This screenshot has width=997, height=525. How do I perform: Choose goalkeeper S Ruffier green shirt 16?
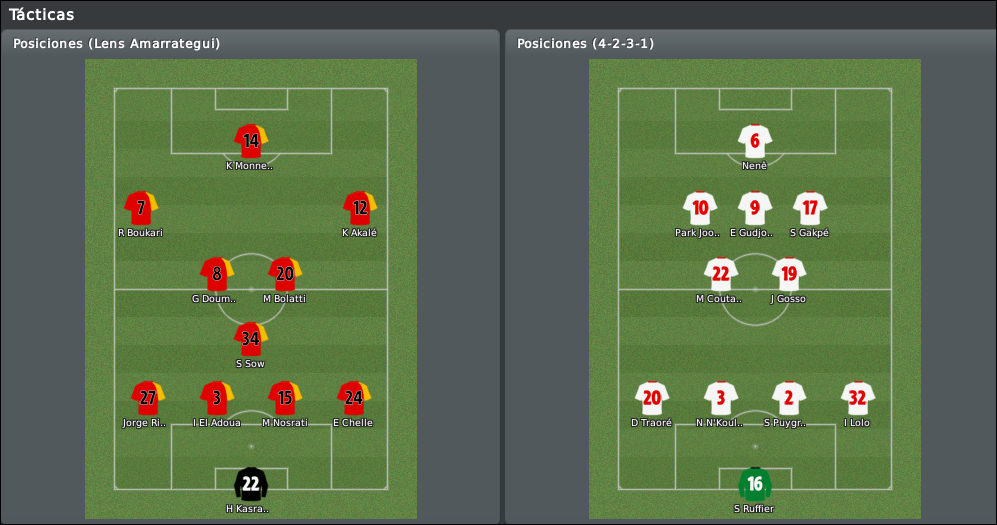point(755,485)
